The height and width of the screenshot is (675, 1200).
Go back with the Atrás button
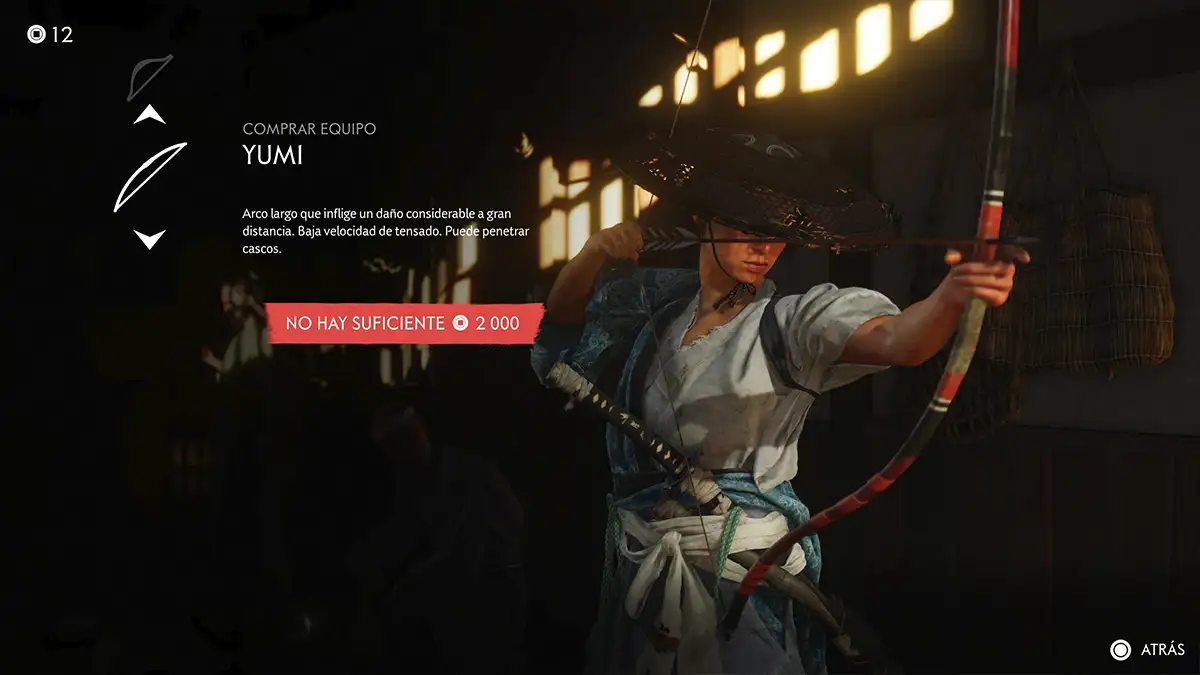pos(1148,650)
